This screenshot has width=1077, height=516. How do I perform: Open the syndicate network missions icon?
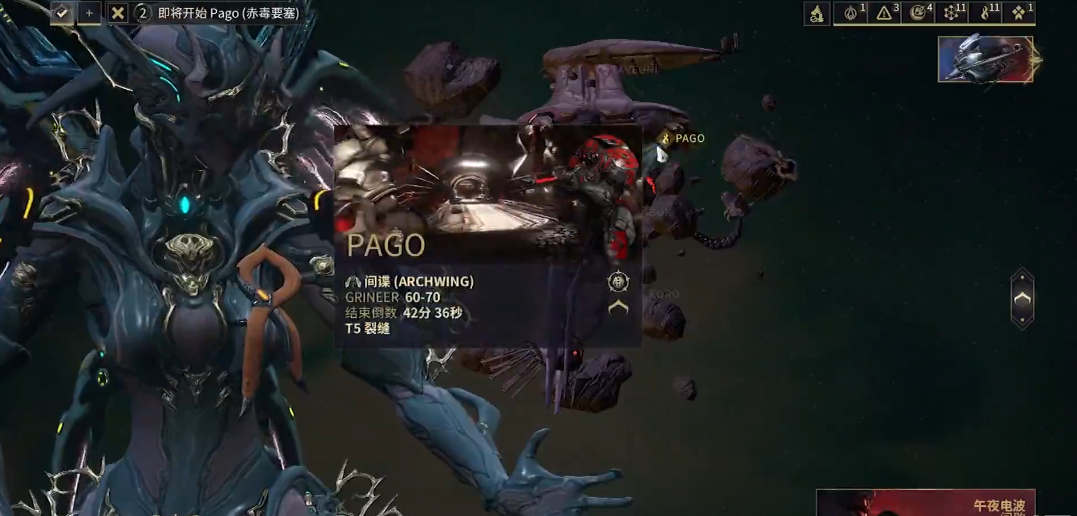[952, 13]
